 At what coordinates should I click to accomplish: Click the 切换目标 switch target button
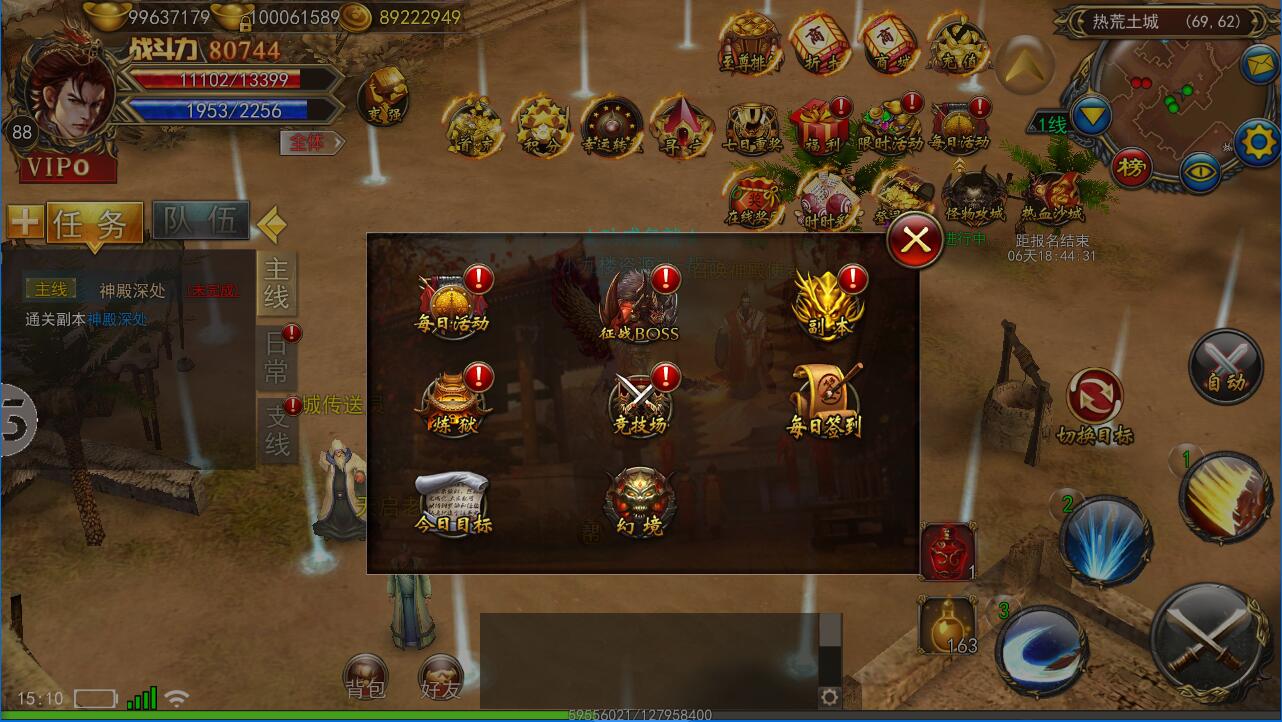tap(1095, 406)
